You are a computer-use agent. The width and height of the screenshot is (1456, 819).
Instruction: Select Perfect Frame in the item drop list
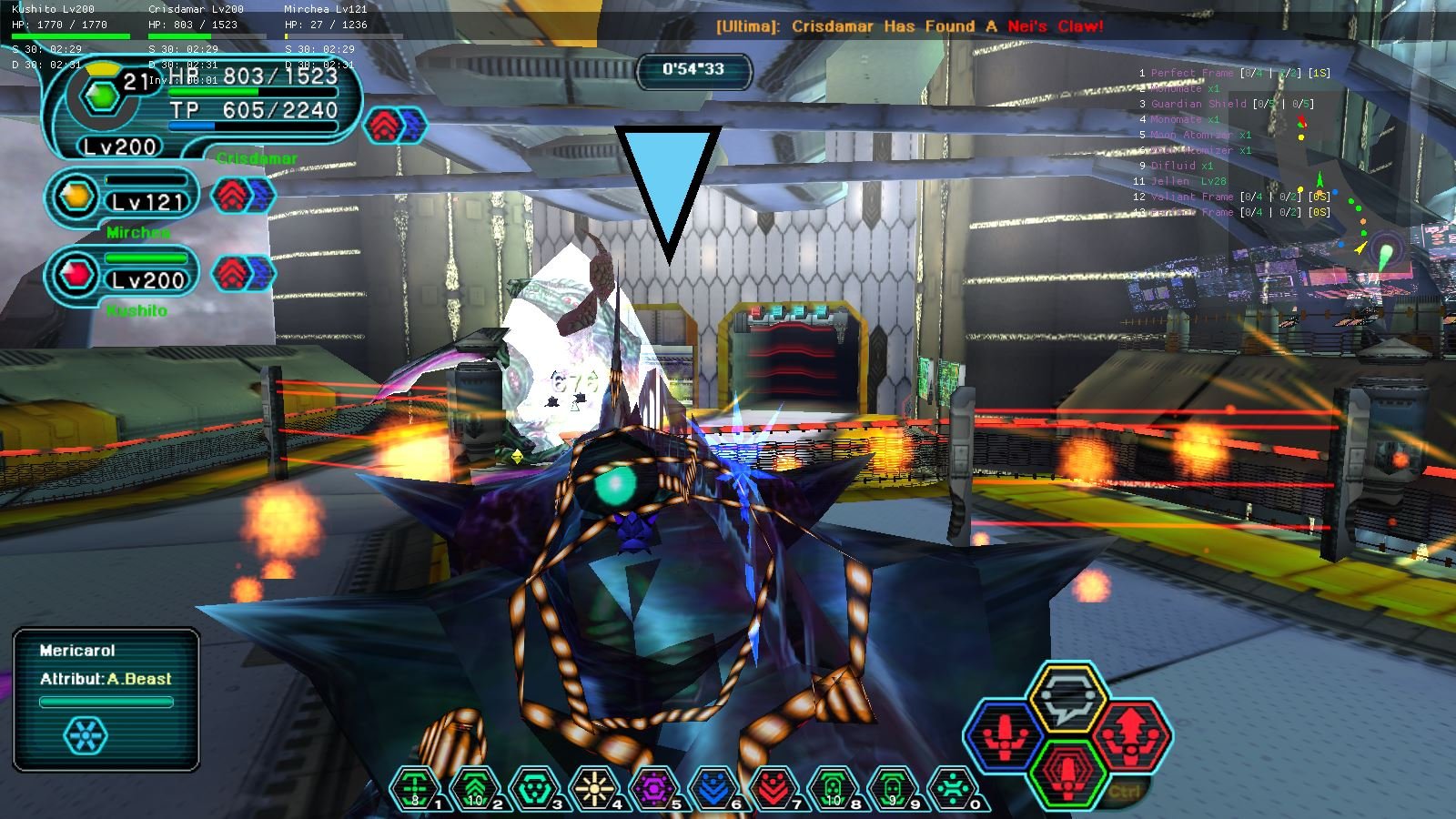1192,73
